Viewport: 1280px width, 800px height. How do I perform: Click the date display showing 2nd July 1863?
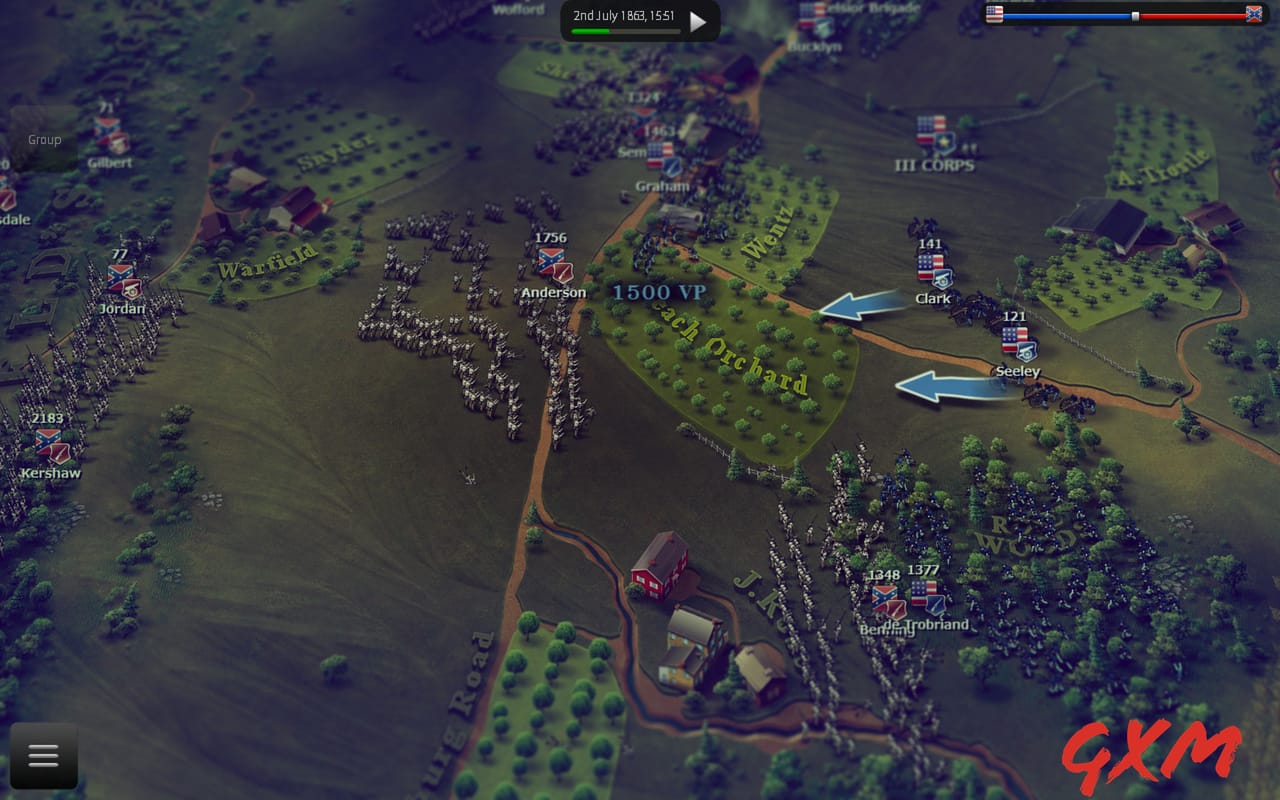pos(625,15)
